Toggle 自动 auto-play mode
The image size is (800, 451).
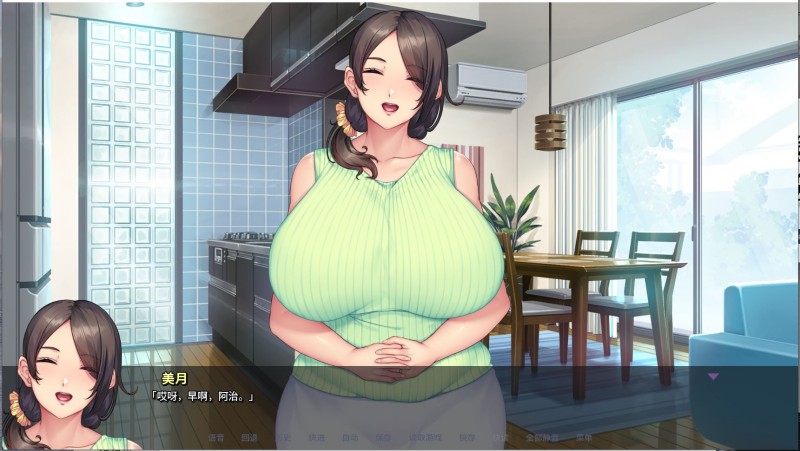point(349,437)
